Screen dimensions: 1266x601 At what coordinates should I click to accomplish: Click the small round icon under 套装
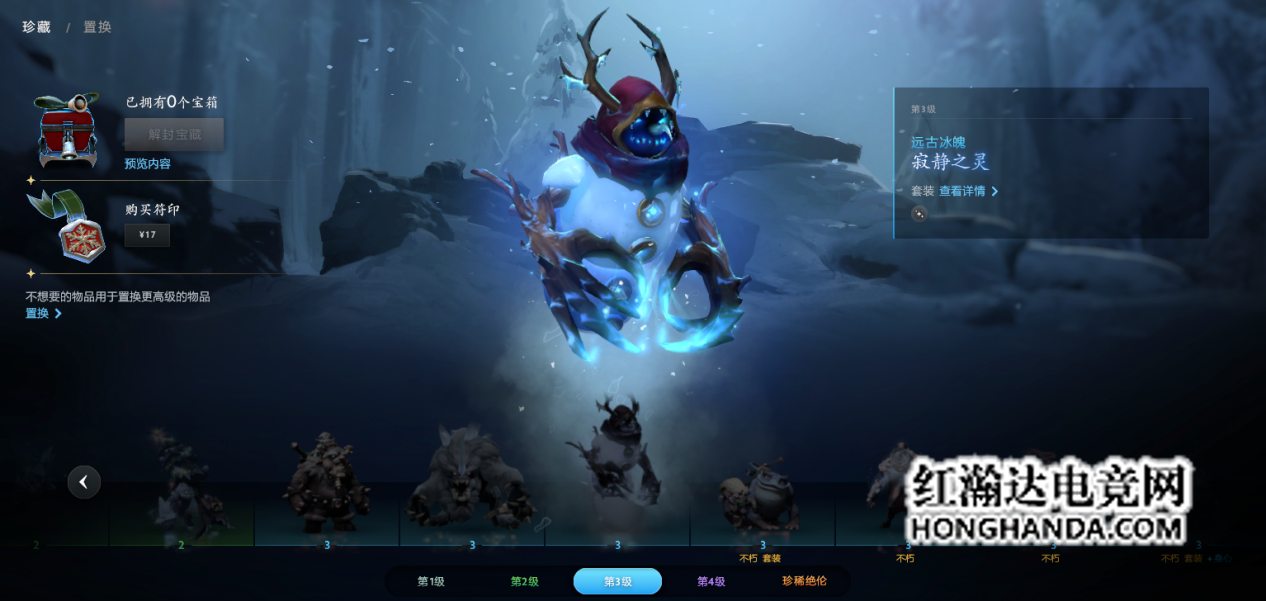(919, 213)
